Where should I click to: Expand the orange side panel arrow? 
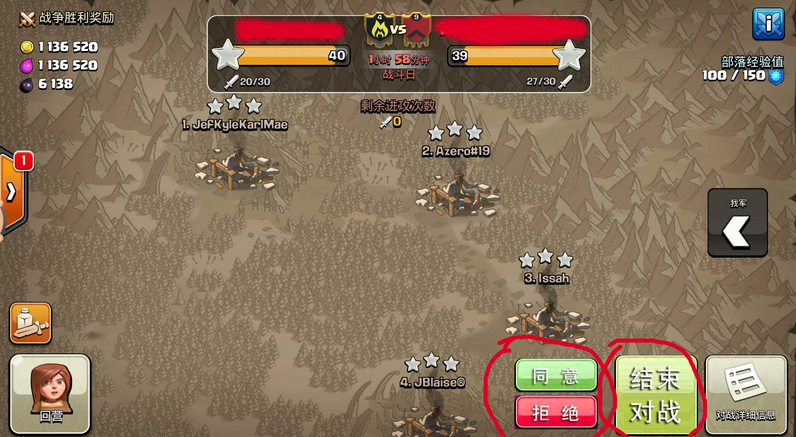13,192
